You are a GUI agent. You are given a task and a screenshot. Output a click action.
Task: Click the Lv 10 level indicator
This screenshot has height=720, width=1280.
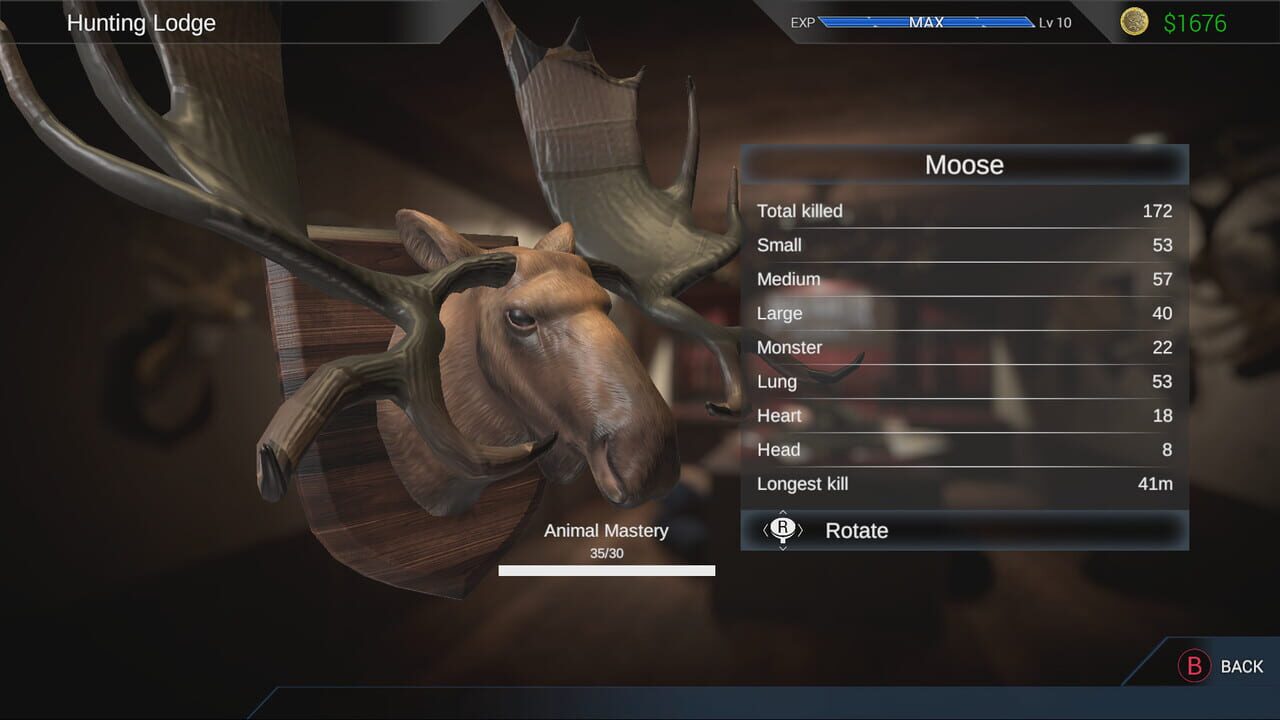click(x=1053, y=21)
